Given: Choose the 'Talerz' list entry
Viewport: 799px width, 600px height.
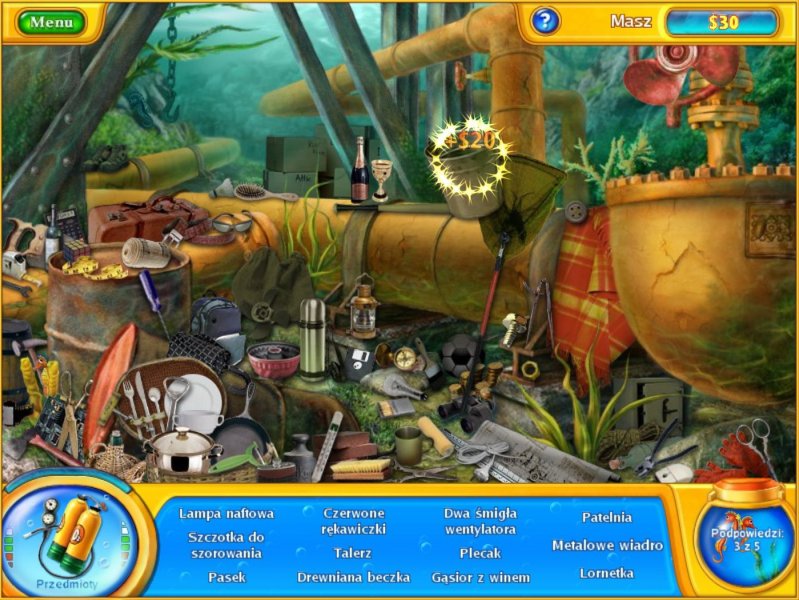Looking at the screenshot, I should [x=353, y=552].
